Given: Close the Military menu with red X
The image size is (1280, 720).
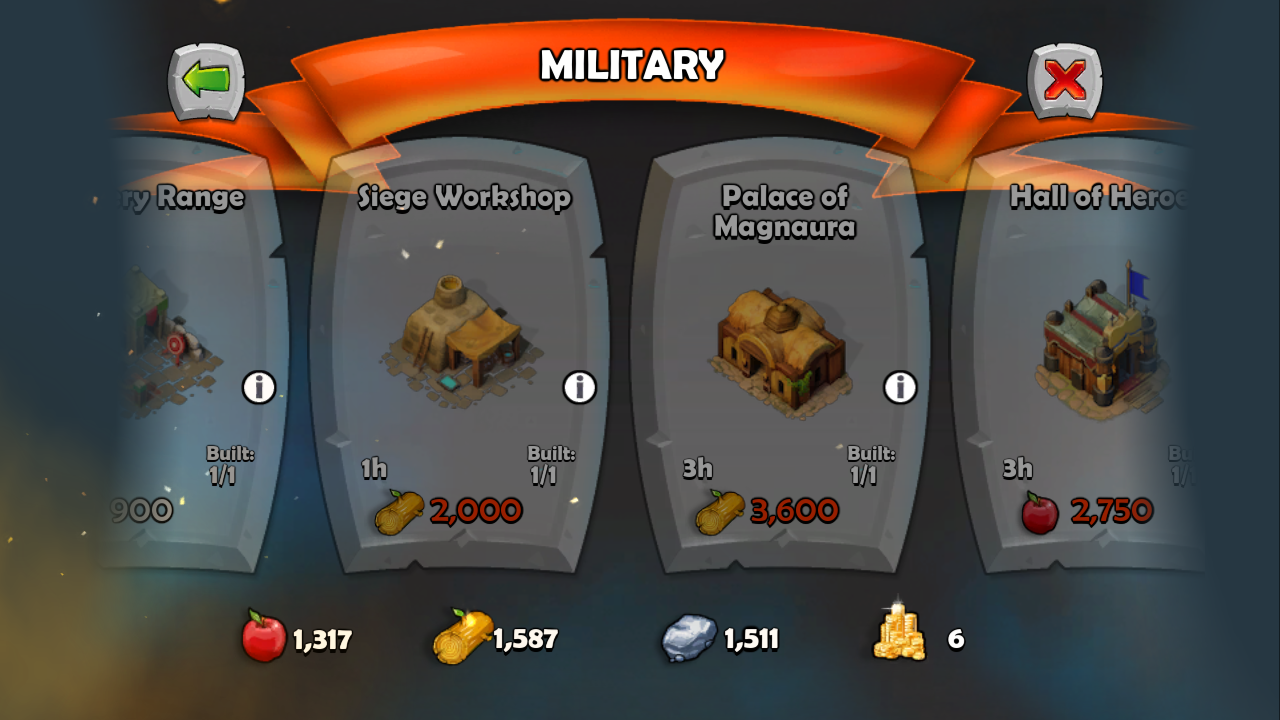Looking at the screenshot, I should tap(1065, 81).
